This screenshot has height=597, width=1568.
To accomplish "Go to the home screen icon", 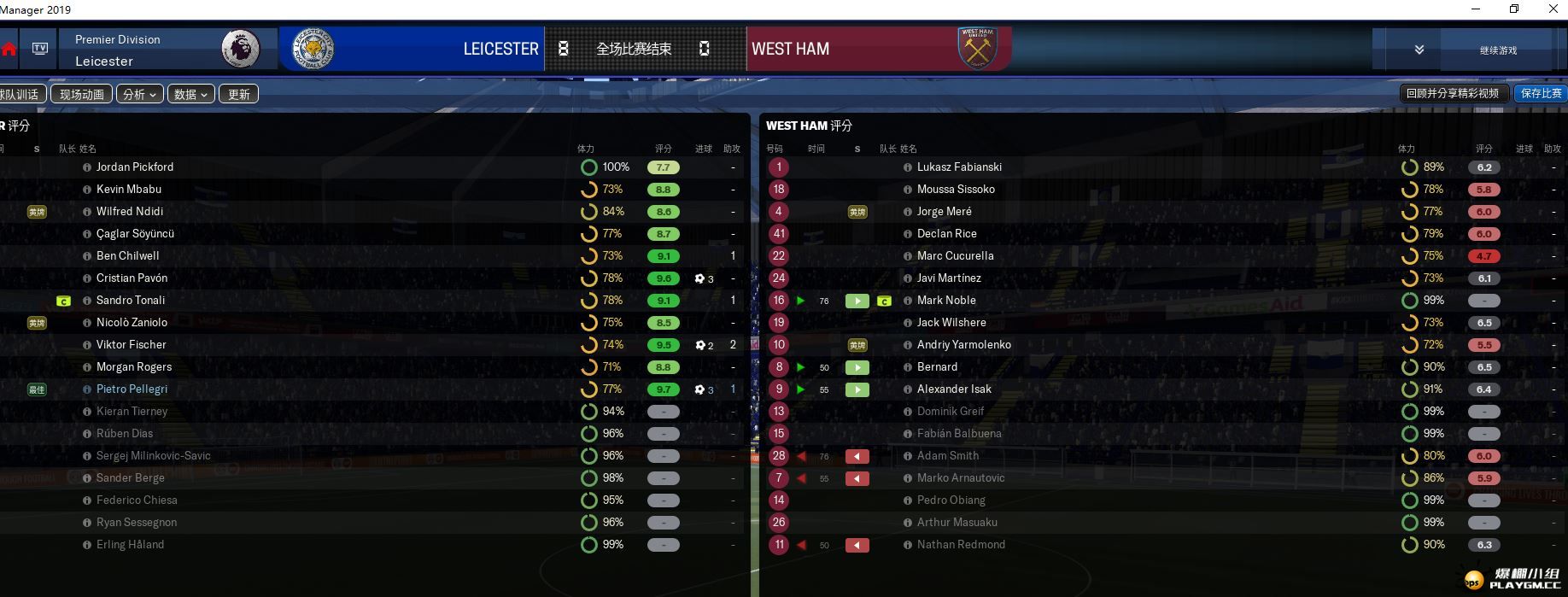I will [9, 49].
